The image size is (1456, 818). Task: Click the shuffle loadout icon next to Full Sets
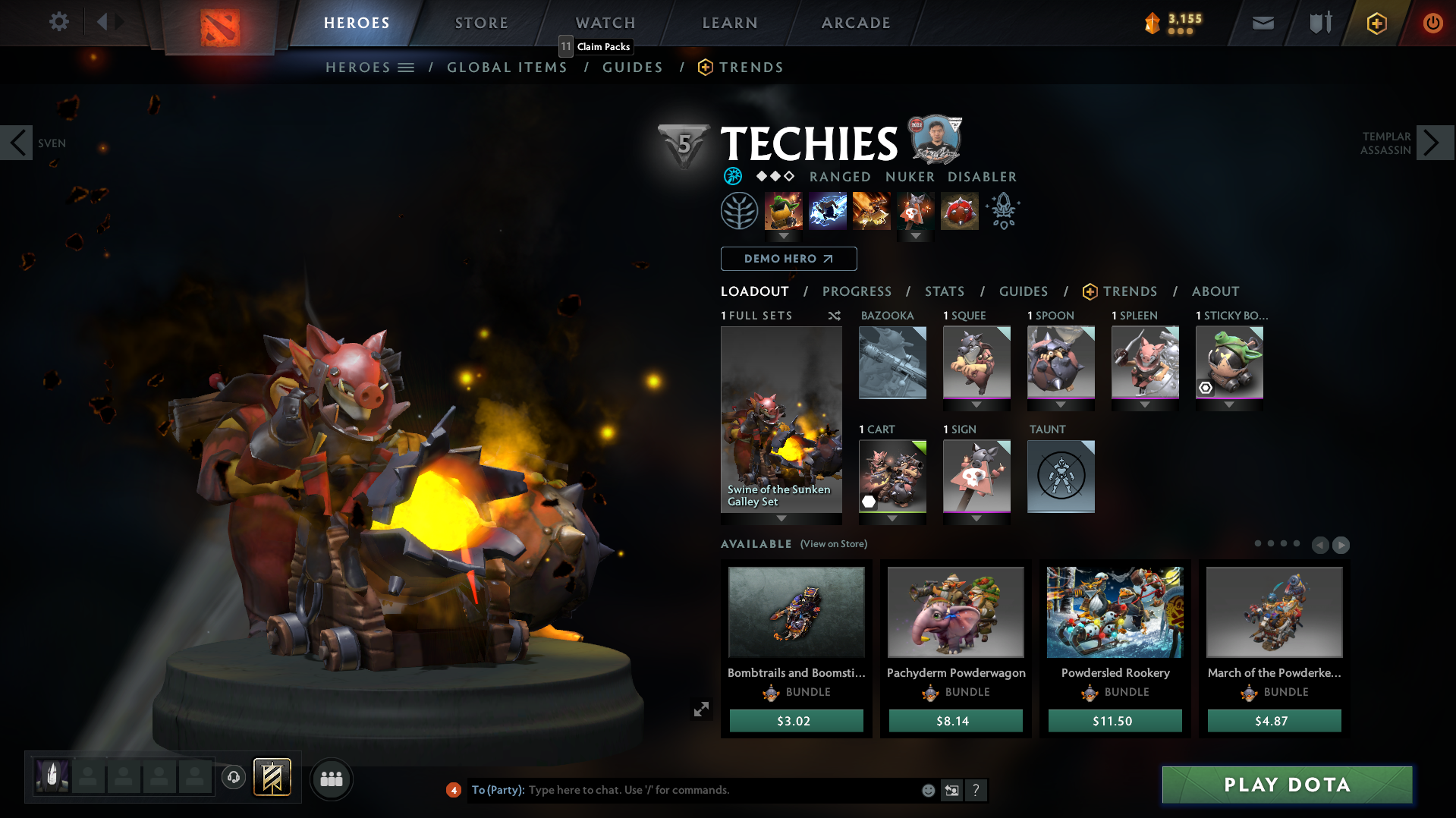click(x=834, y=316)
